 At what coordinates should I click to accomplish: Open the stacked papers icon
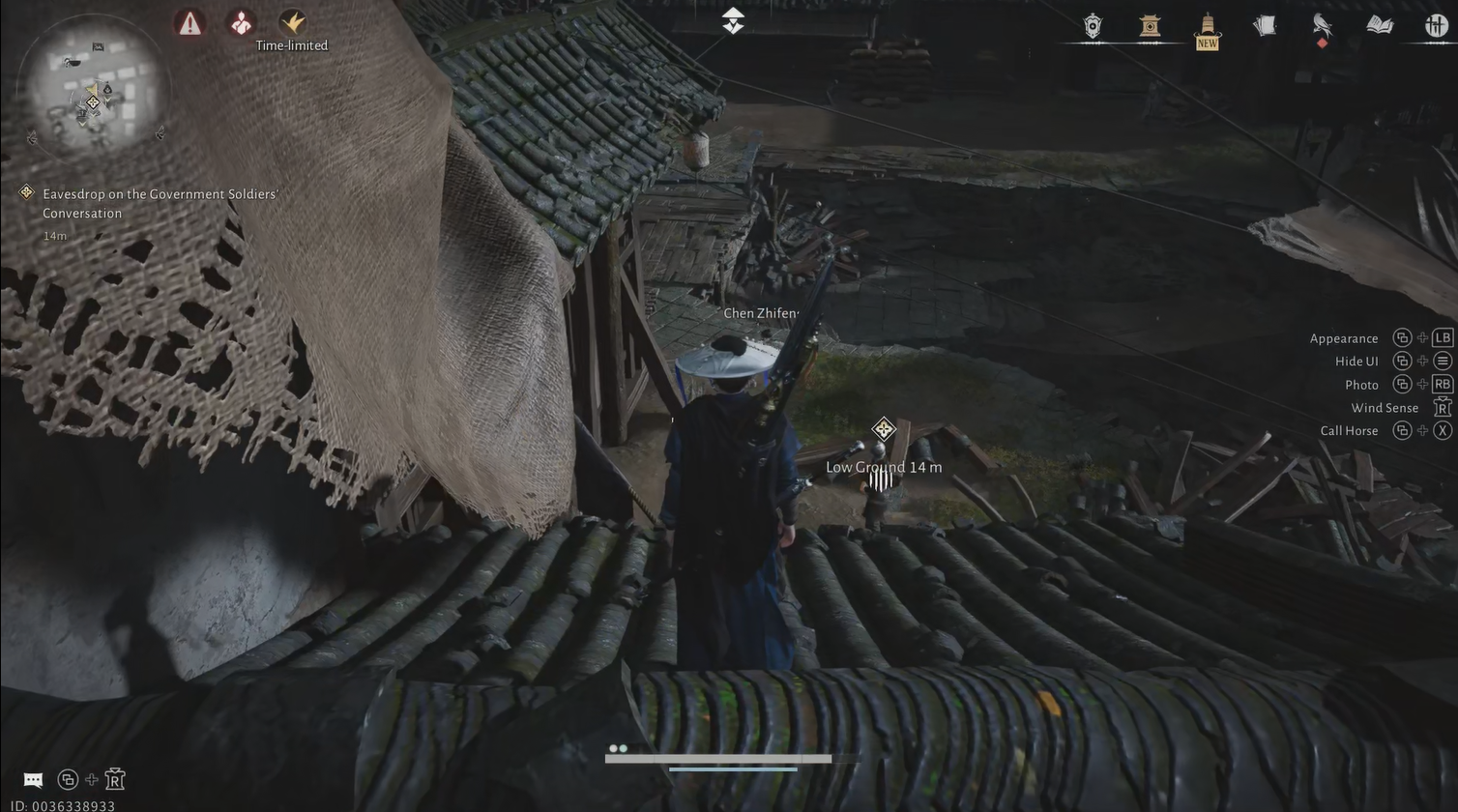click(x=1265, y=26)
